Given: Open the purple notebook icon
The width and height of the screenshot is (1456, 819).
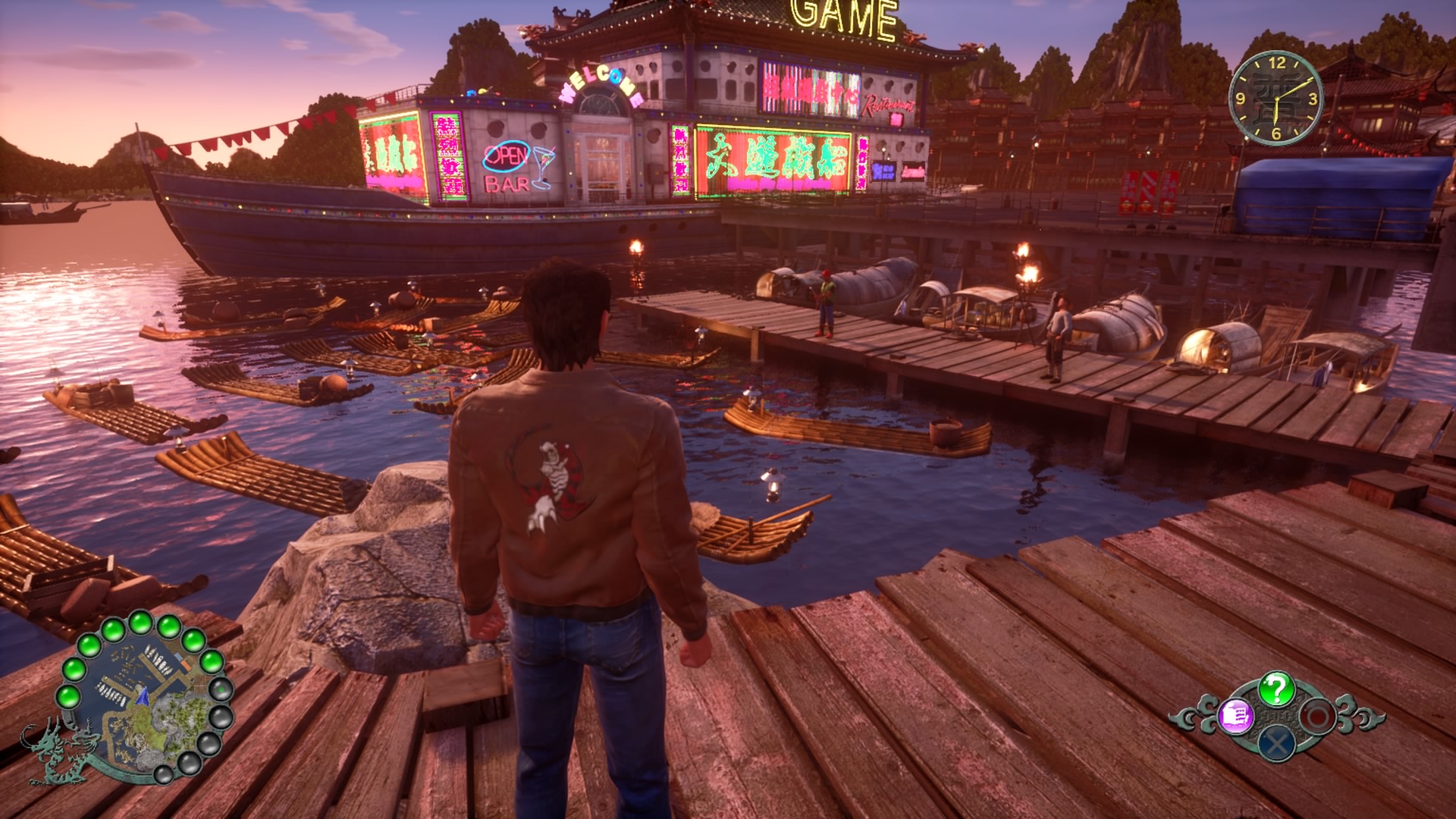Looking at the screenshot, I should 1235,717.
